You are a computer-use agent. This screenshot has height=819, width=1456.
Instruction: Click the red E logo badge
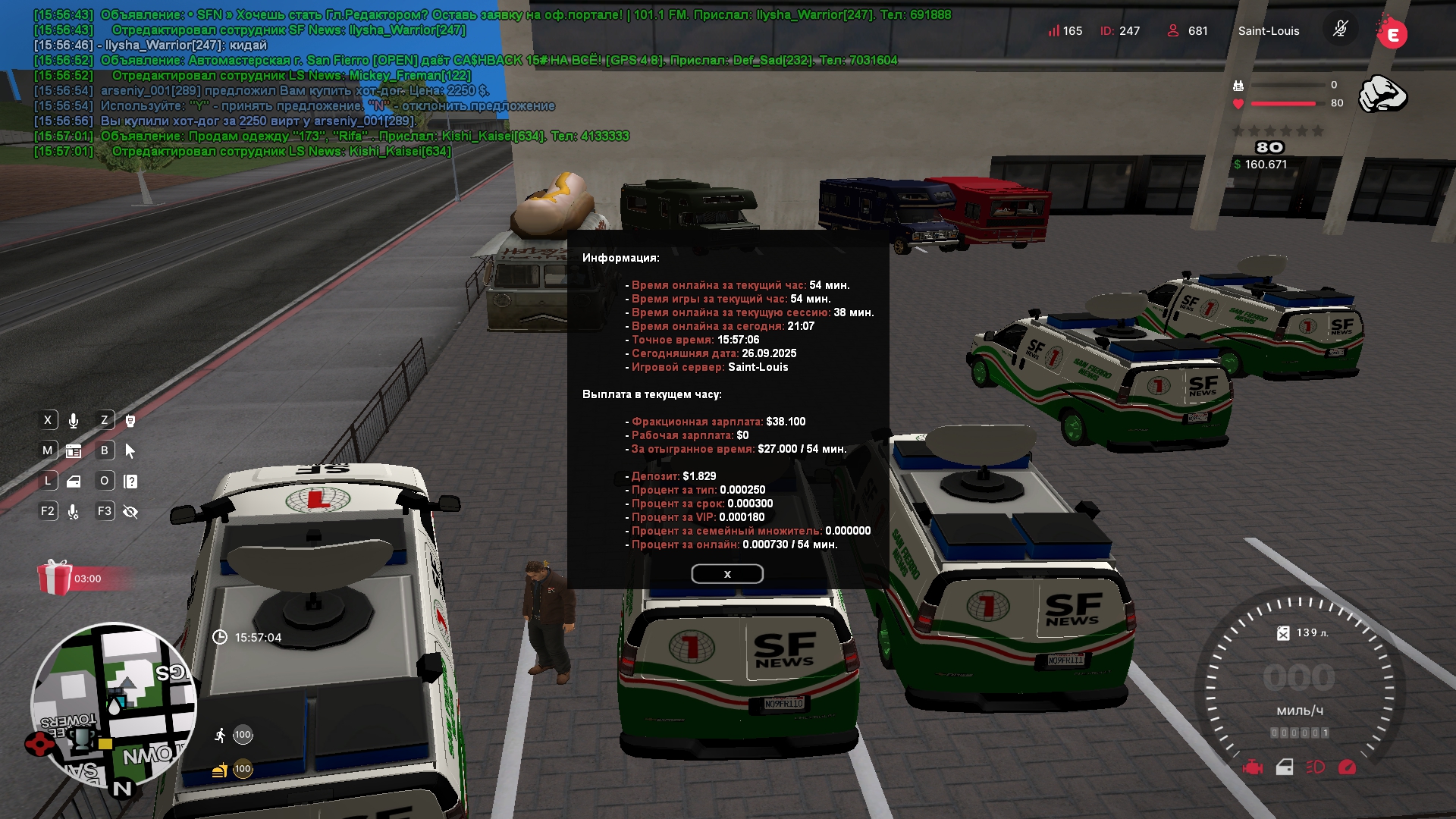point(1392,33)
